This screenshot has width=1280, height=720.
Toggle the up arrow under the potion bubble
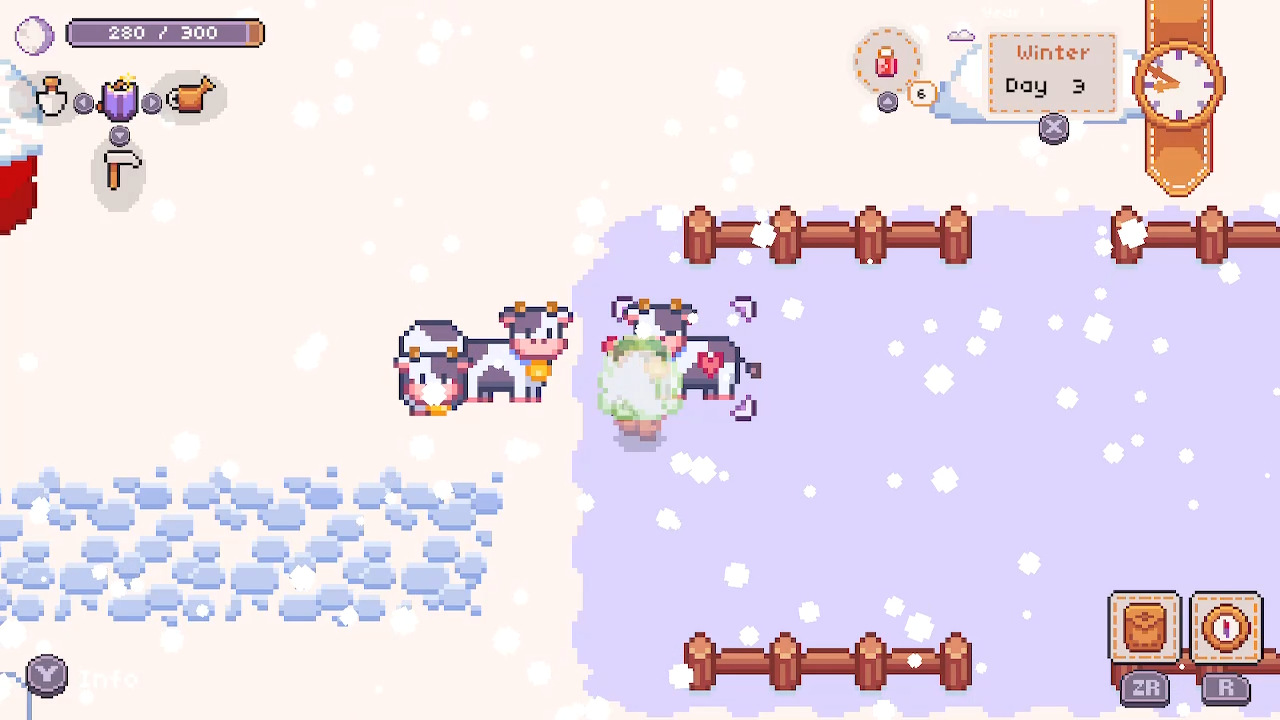click(888, 102)
